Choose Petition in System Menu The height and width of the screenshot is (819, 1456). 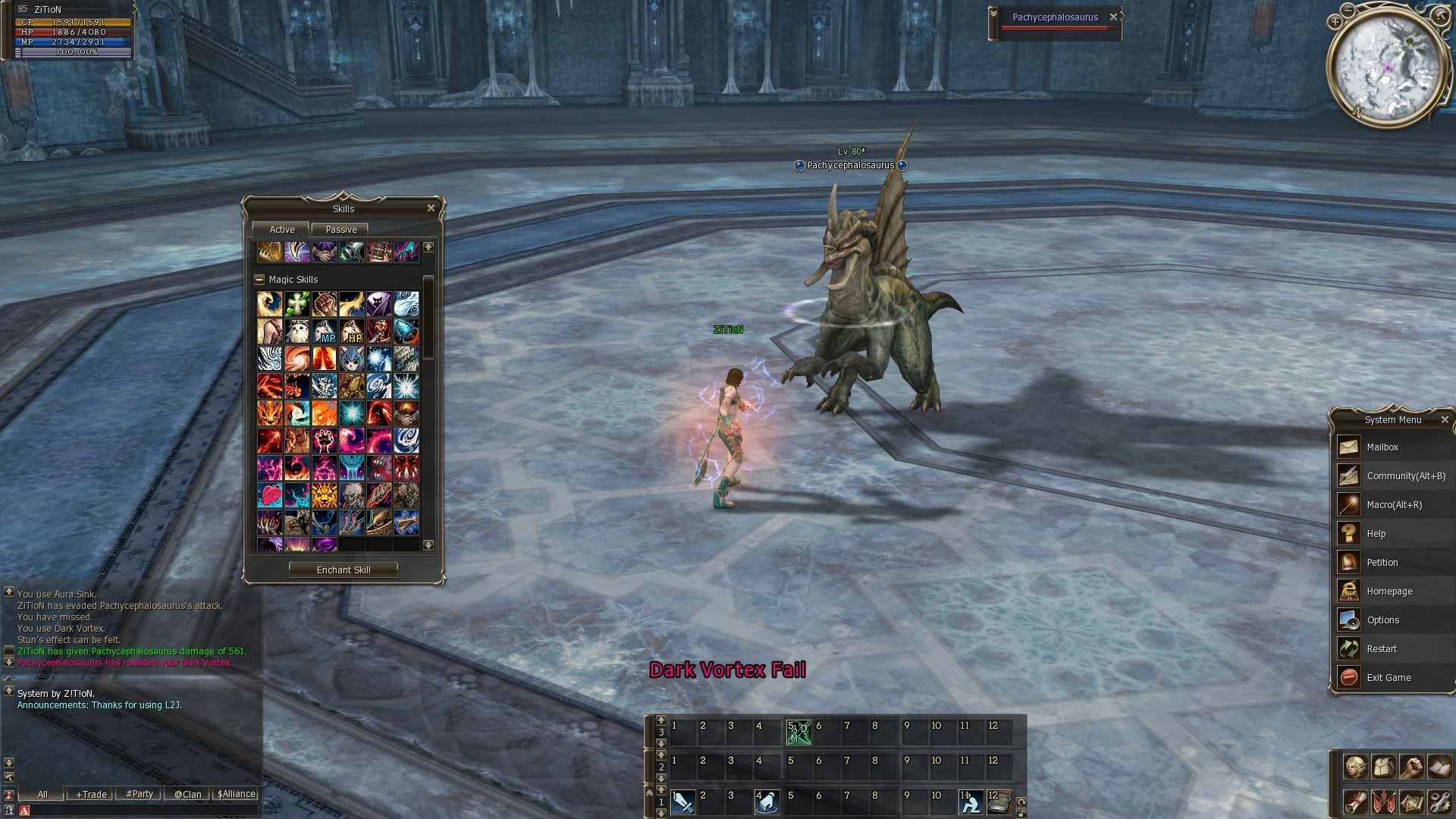[x=1382, y=563]
